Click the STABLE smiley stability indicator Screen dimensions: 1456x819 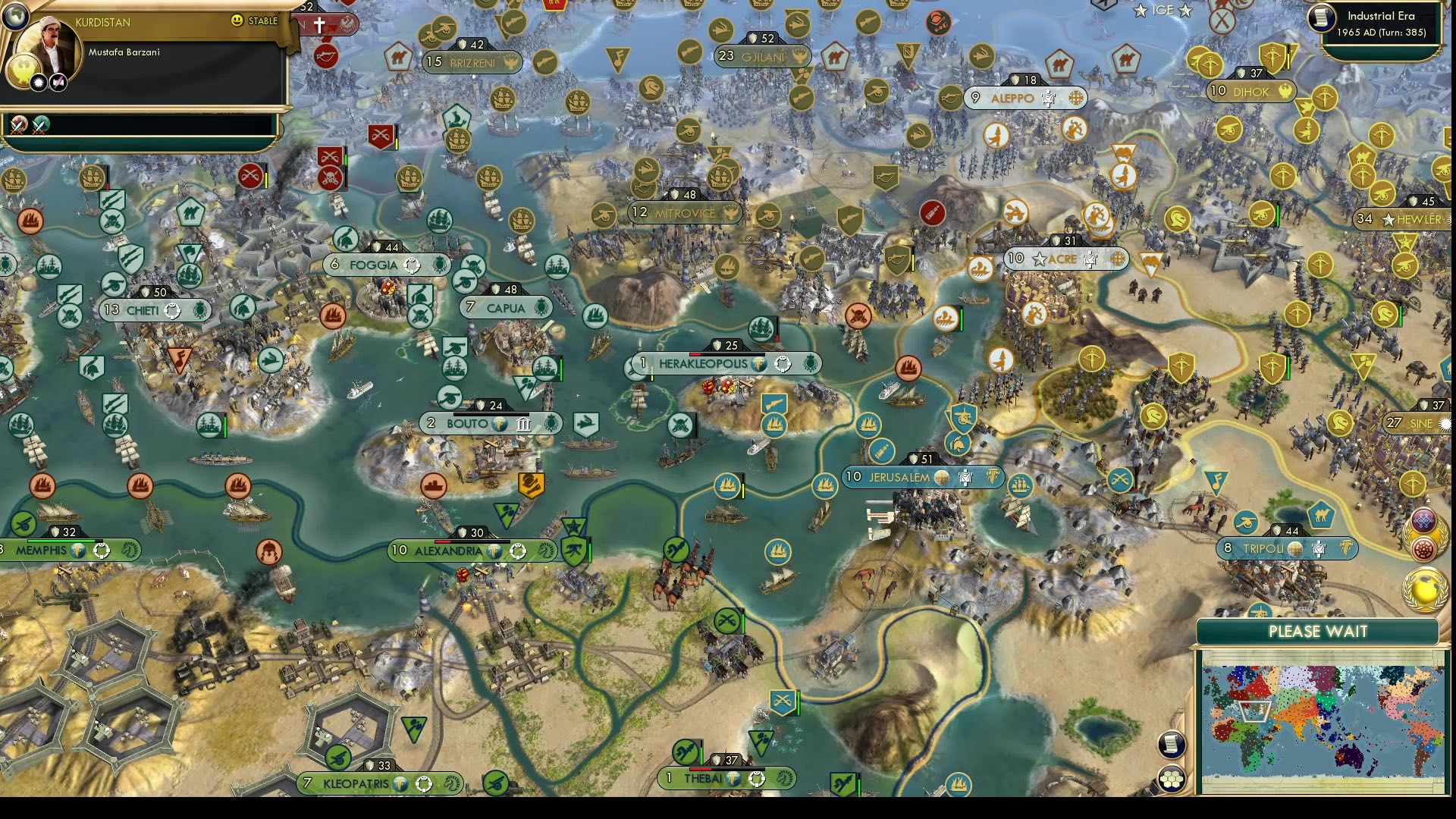click(238, 21)
